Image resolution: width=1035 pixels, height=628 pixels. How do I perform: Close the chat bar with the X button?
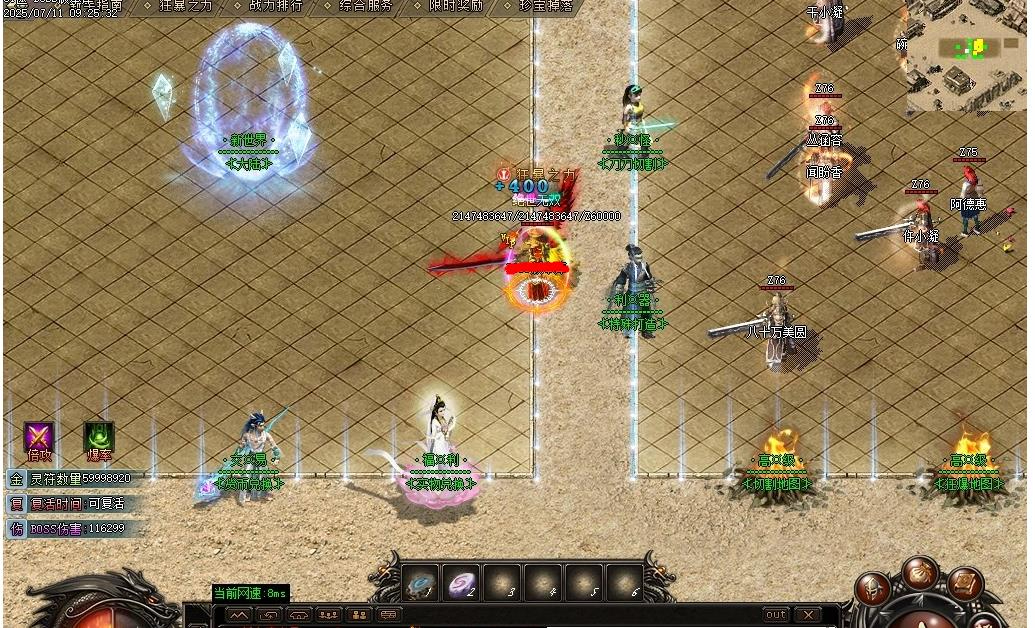[x=807, y=614]
